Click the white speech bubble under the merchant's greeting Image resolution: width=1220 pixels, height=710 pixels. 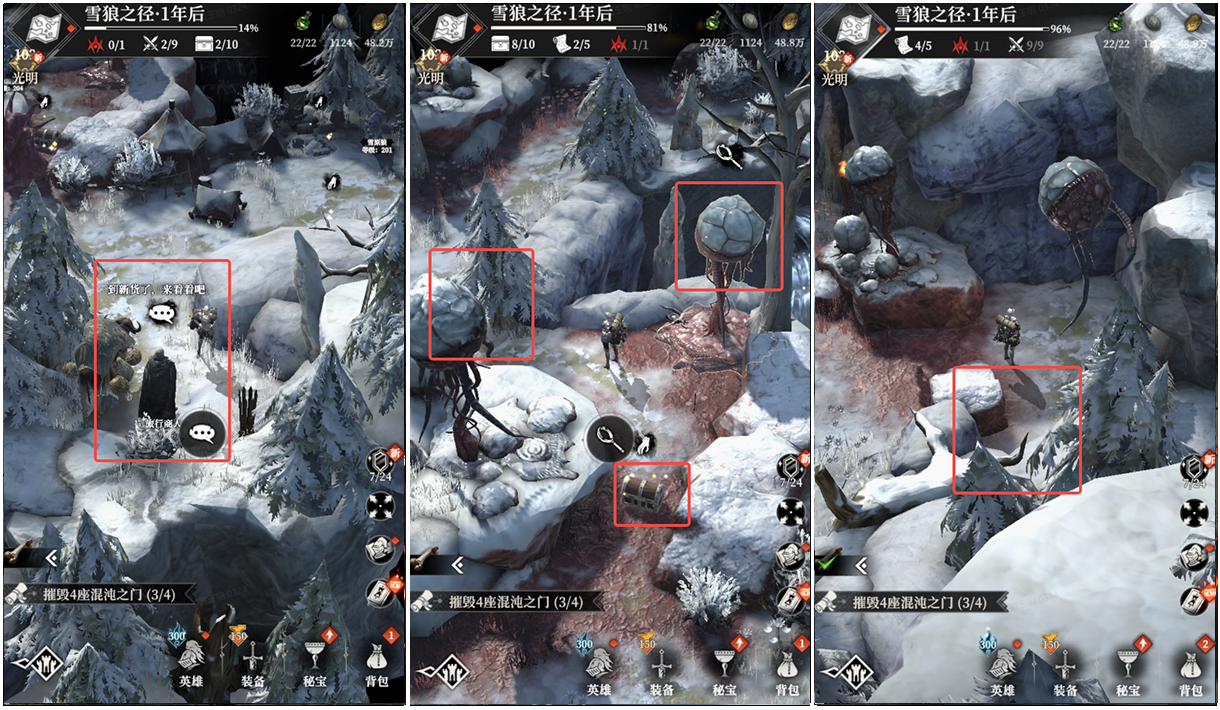(162, 313)
